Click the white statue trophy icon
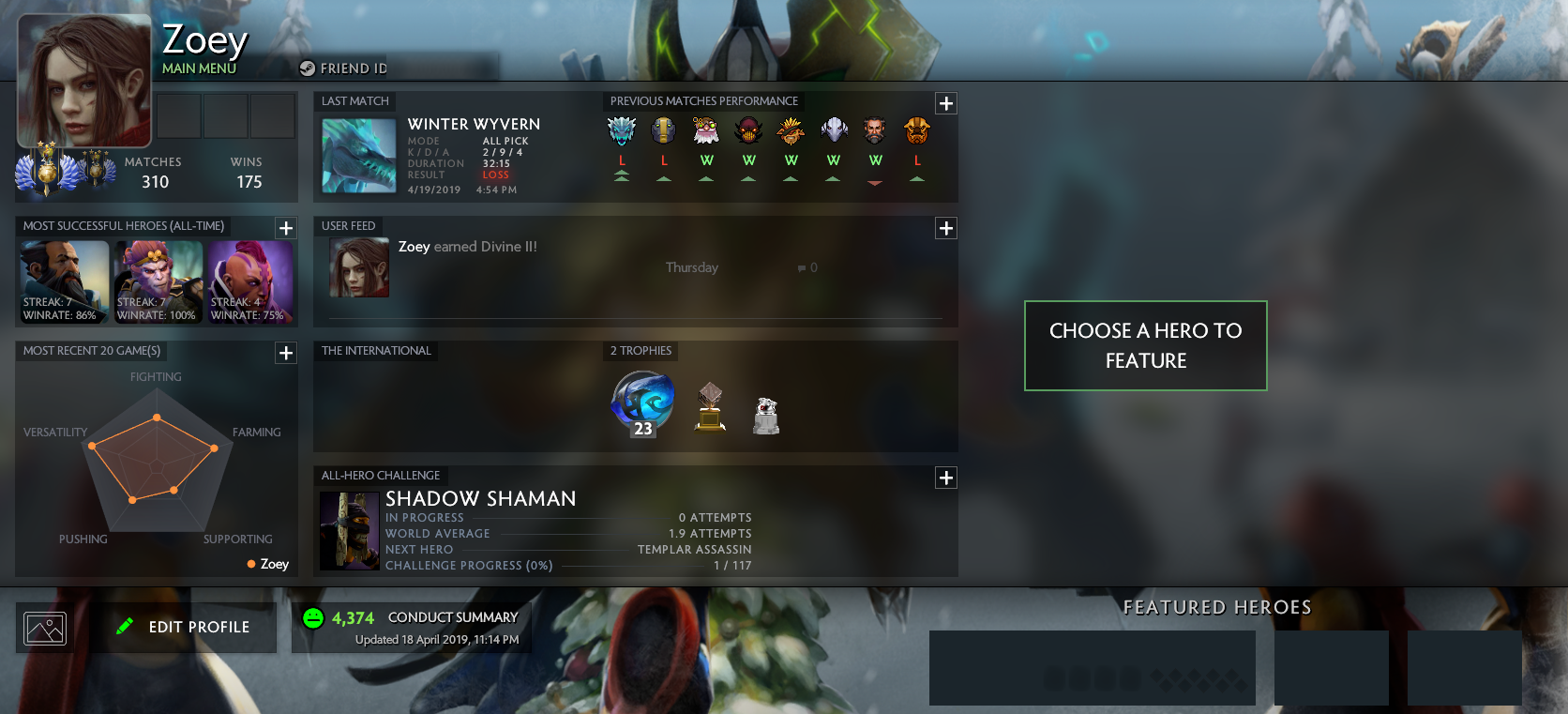 (767, 413)
